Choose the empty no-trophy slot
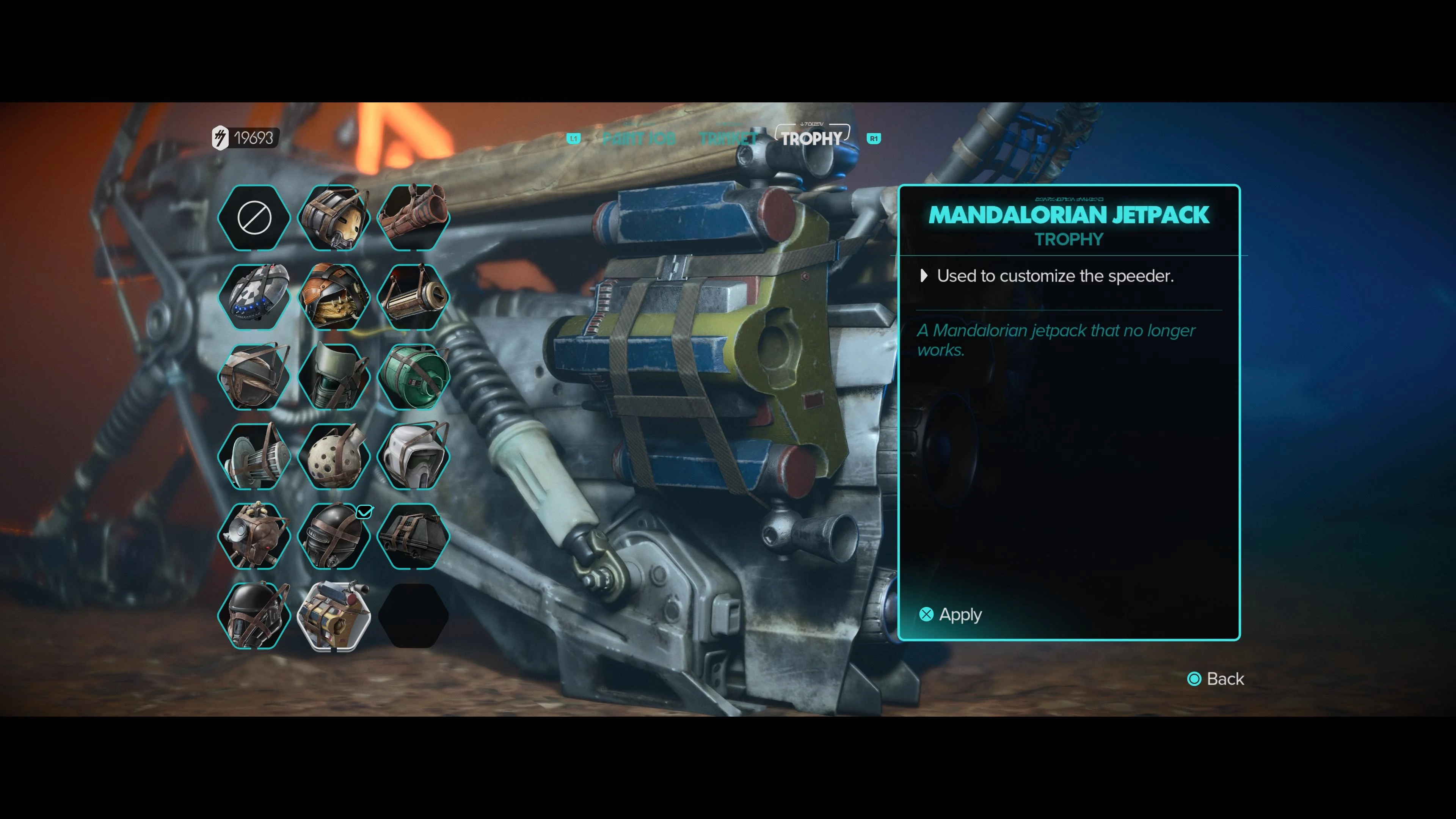Image resolution: width=1456 pixels, height=819 pixels. click(254, 218)
